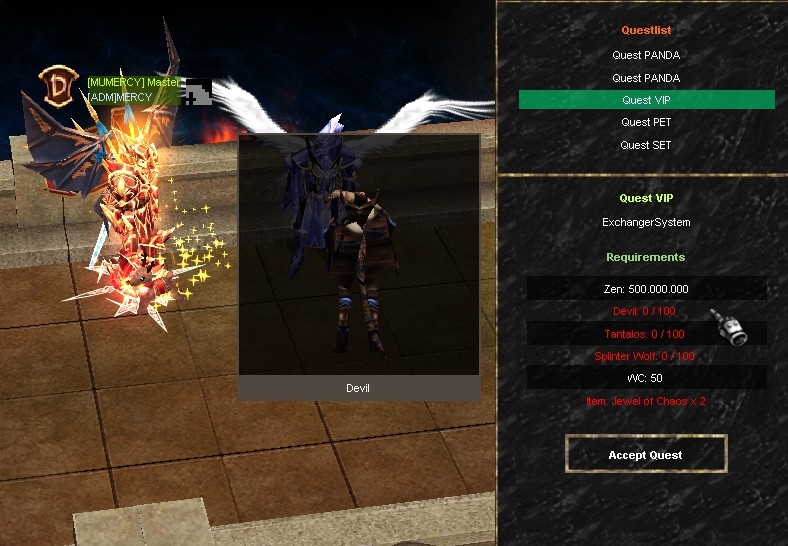Choose Quest PET from the Questlist
788x546 pixels.
646,122
